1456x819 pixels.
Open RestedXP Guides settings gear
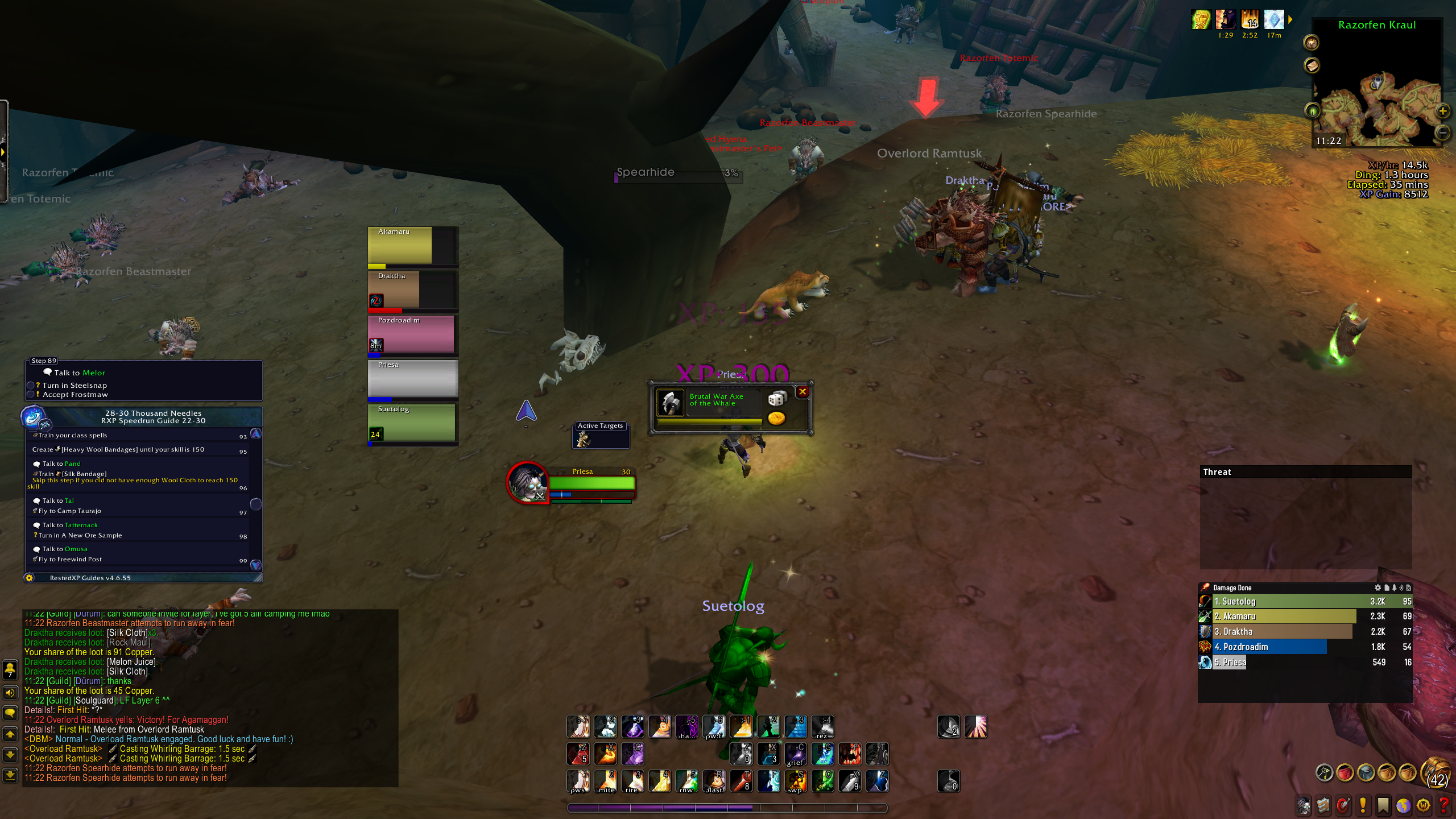[x=30, y=578]
